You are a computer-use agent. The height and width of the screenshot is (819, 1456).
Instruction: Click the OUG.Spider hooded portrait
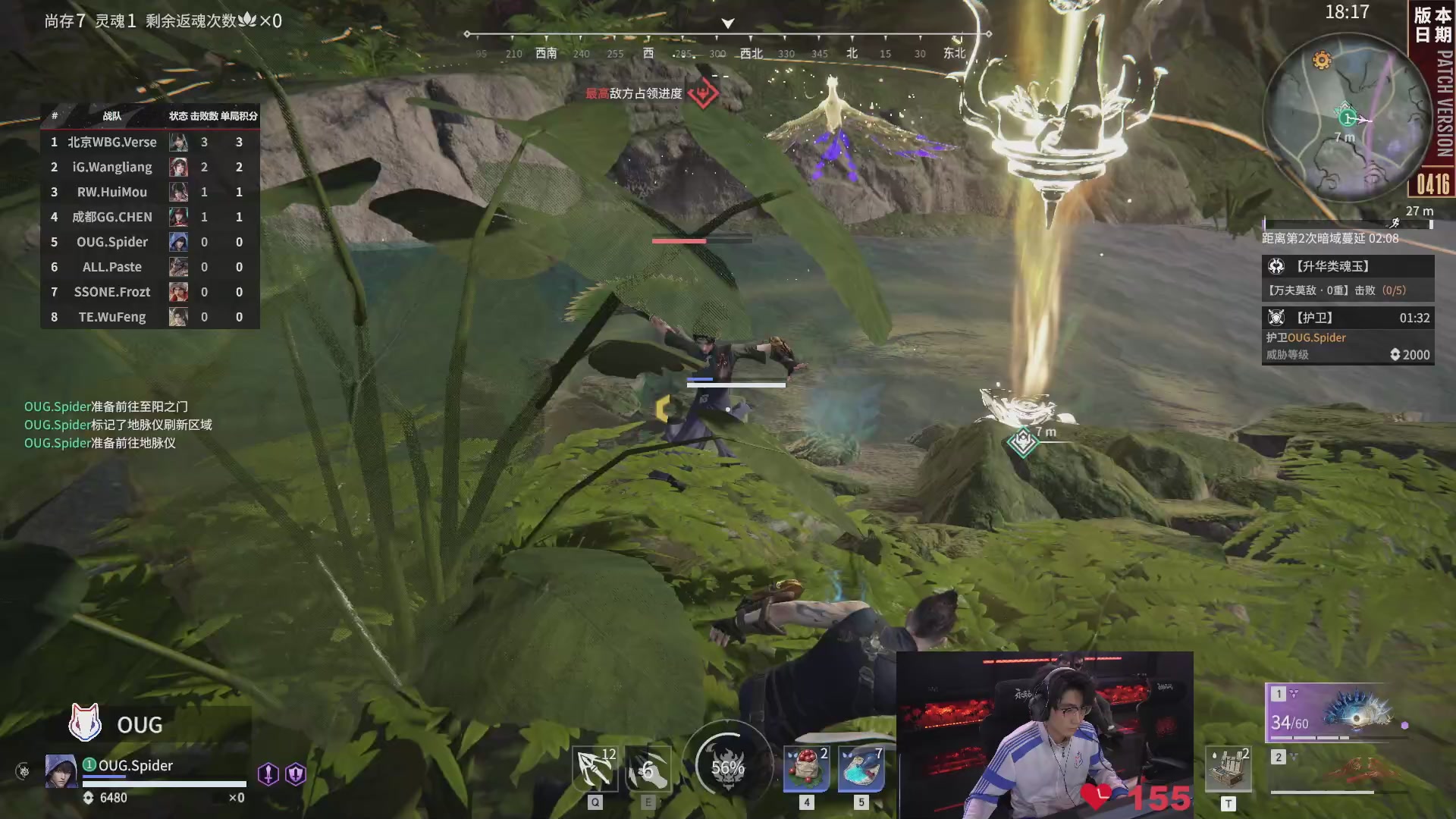61,771
